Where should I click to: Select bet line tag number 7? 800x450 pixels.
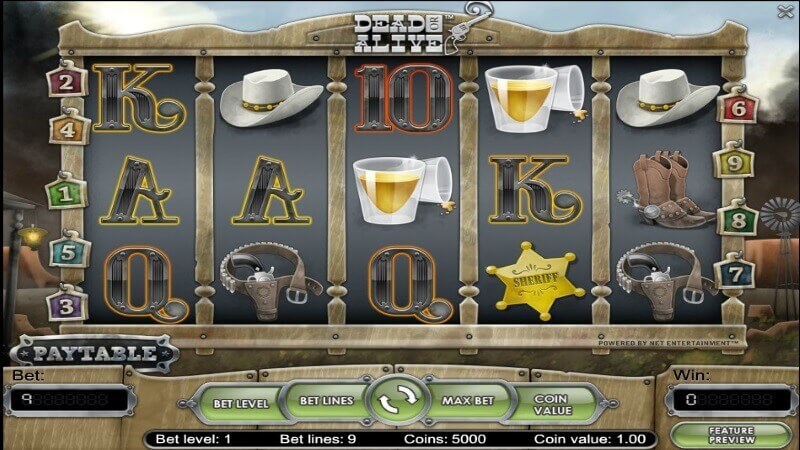735,270
